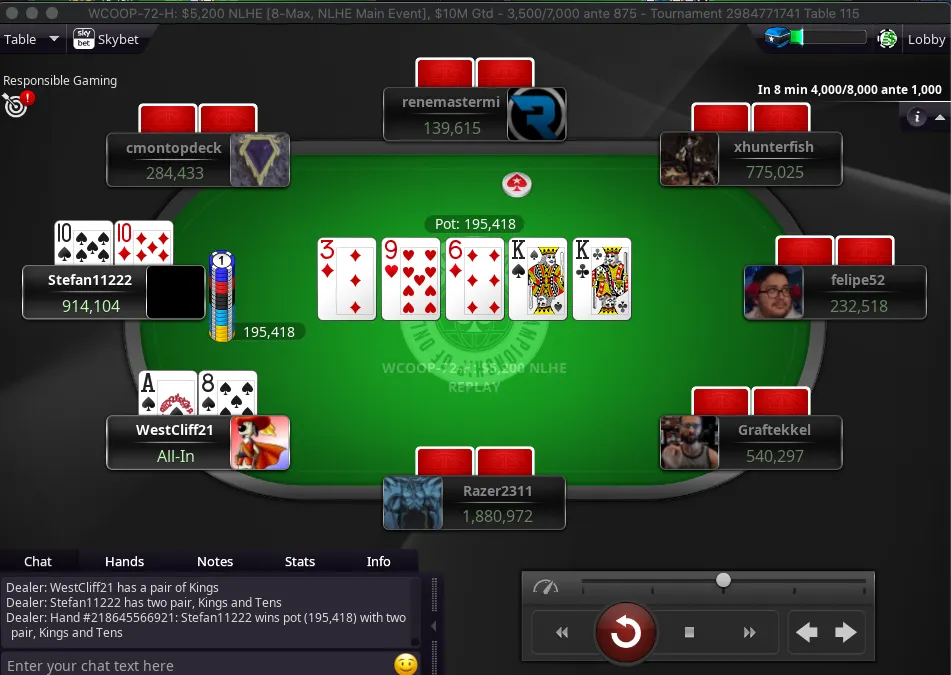Click the Responsible Gaming link
951x675 pixels.
tap(60, 81)
